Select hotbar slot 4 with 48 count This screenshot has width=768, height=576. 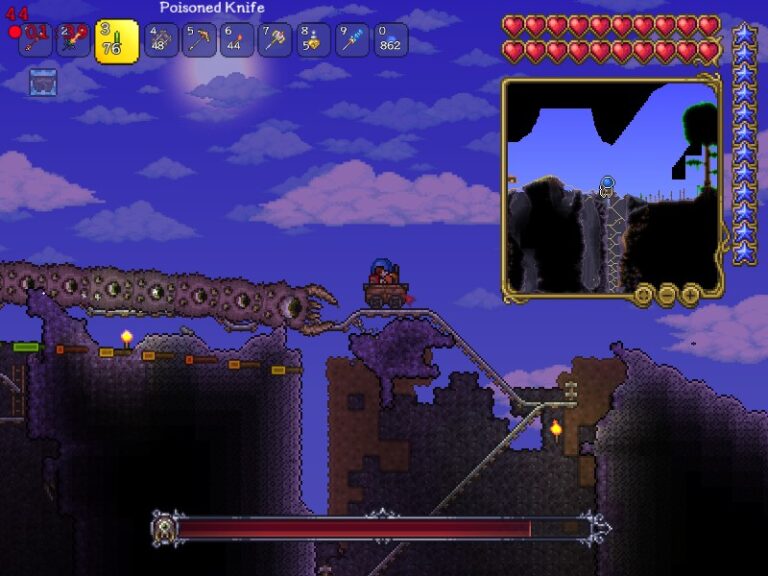pos(161,40)
